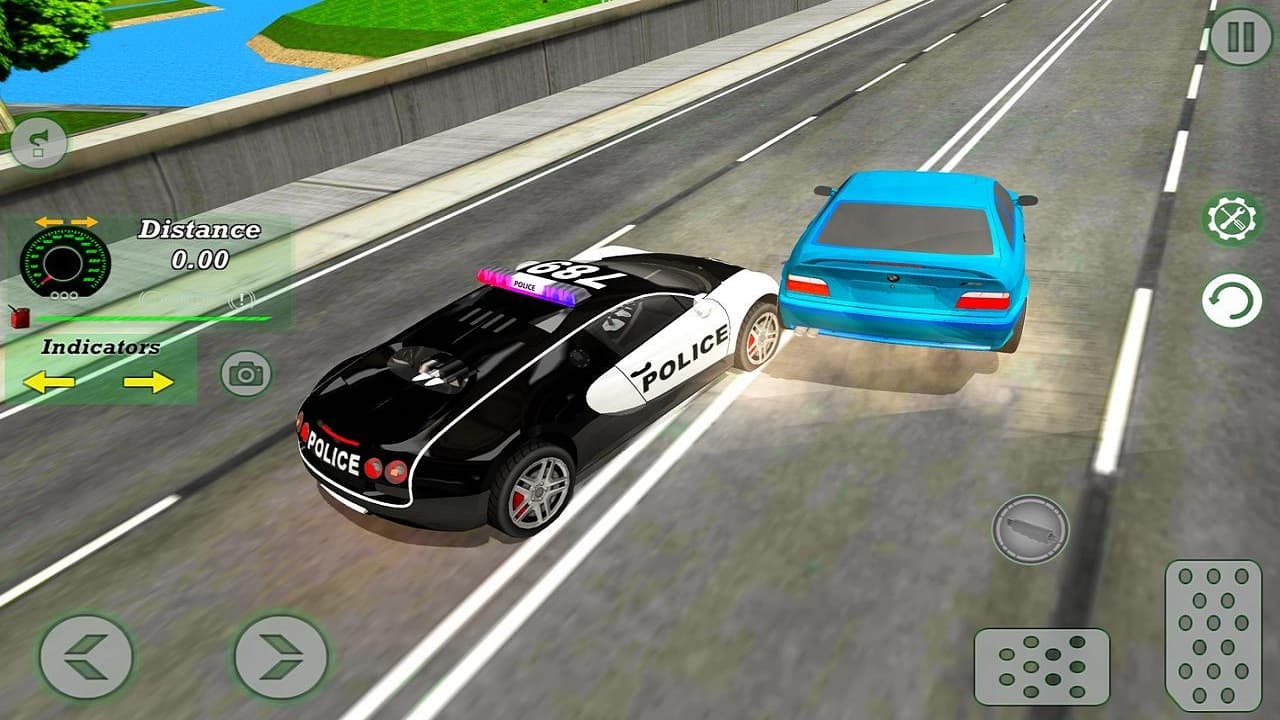This screenshot has width=1280, height=720.
Task: Open the game settings
Action: point(1231,218)
